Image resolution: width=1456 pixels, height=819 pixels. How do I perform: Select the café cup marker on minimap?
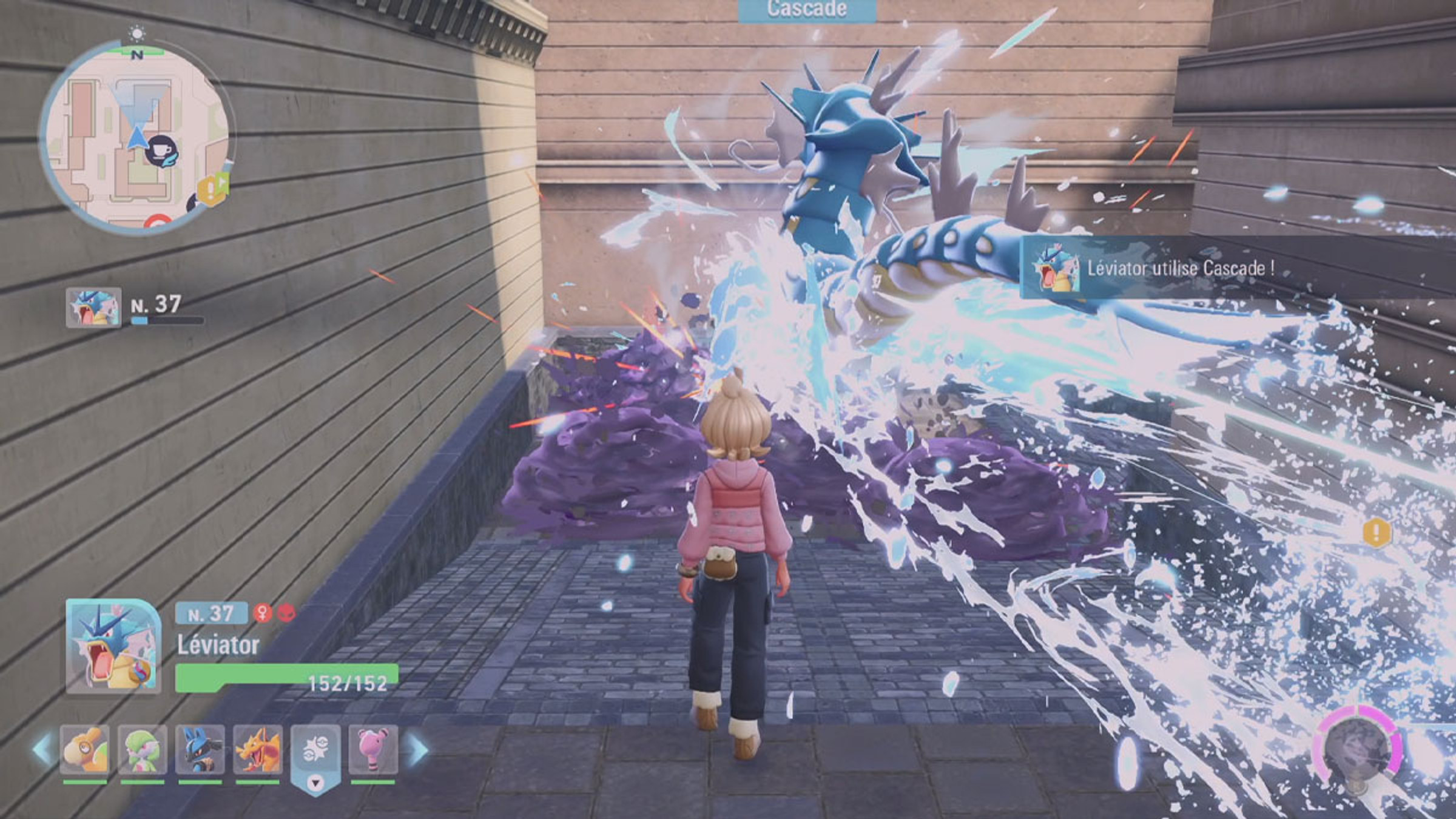pyautogui.click(x=162, y=150)
